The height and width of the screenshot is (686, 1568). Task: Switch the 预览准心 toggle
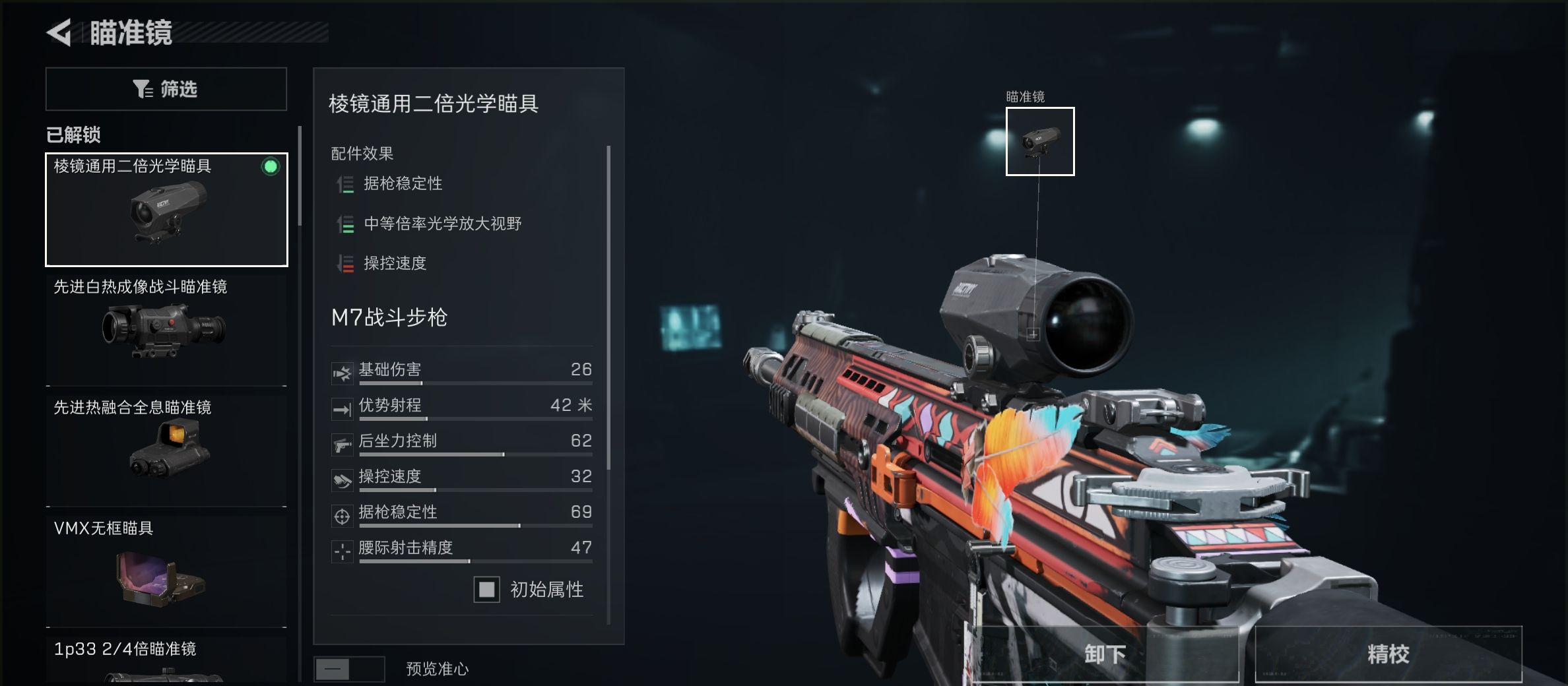[349, 670]
